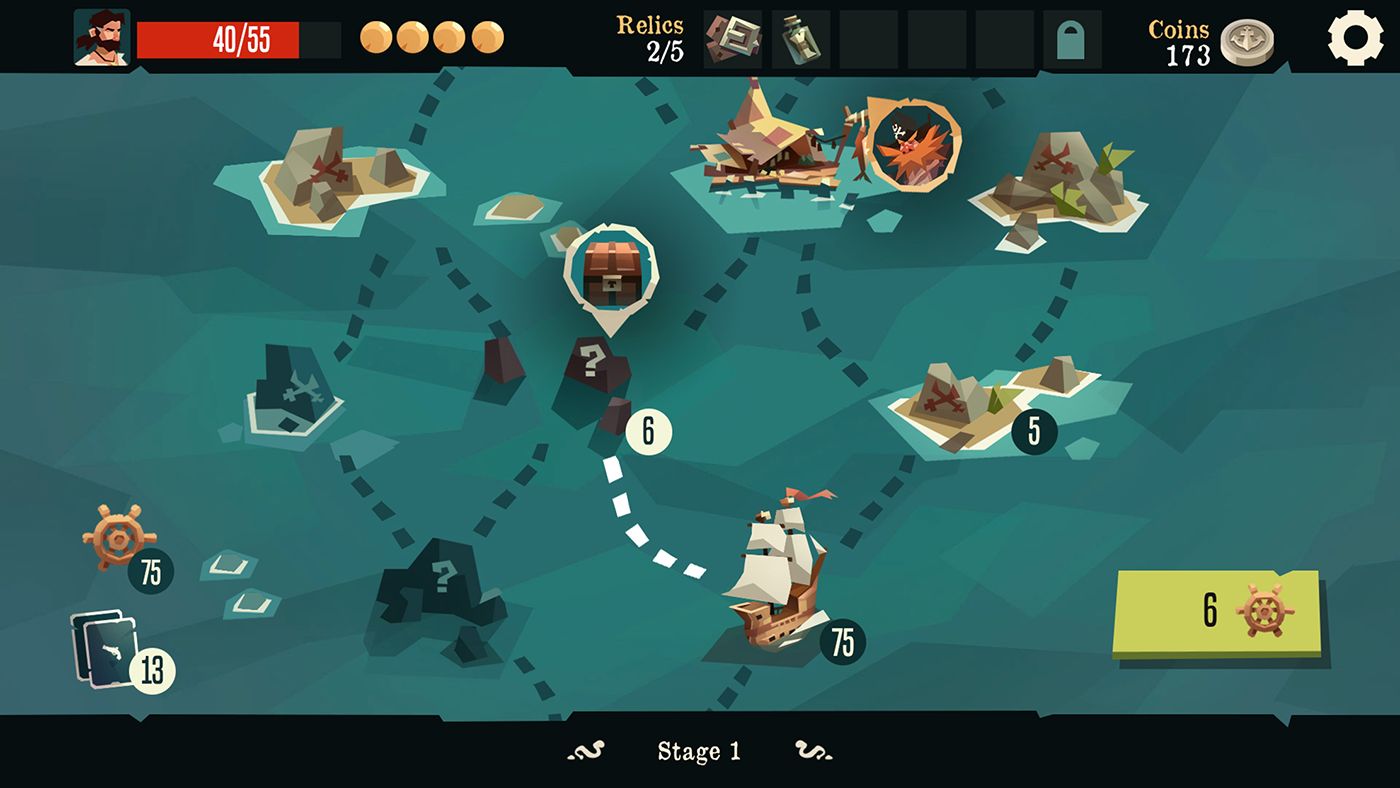
Task: Click the bearded pirate portrait
Action: point(102,38)
